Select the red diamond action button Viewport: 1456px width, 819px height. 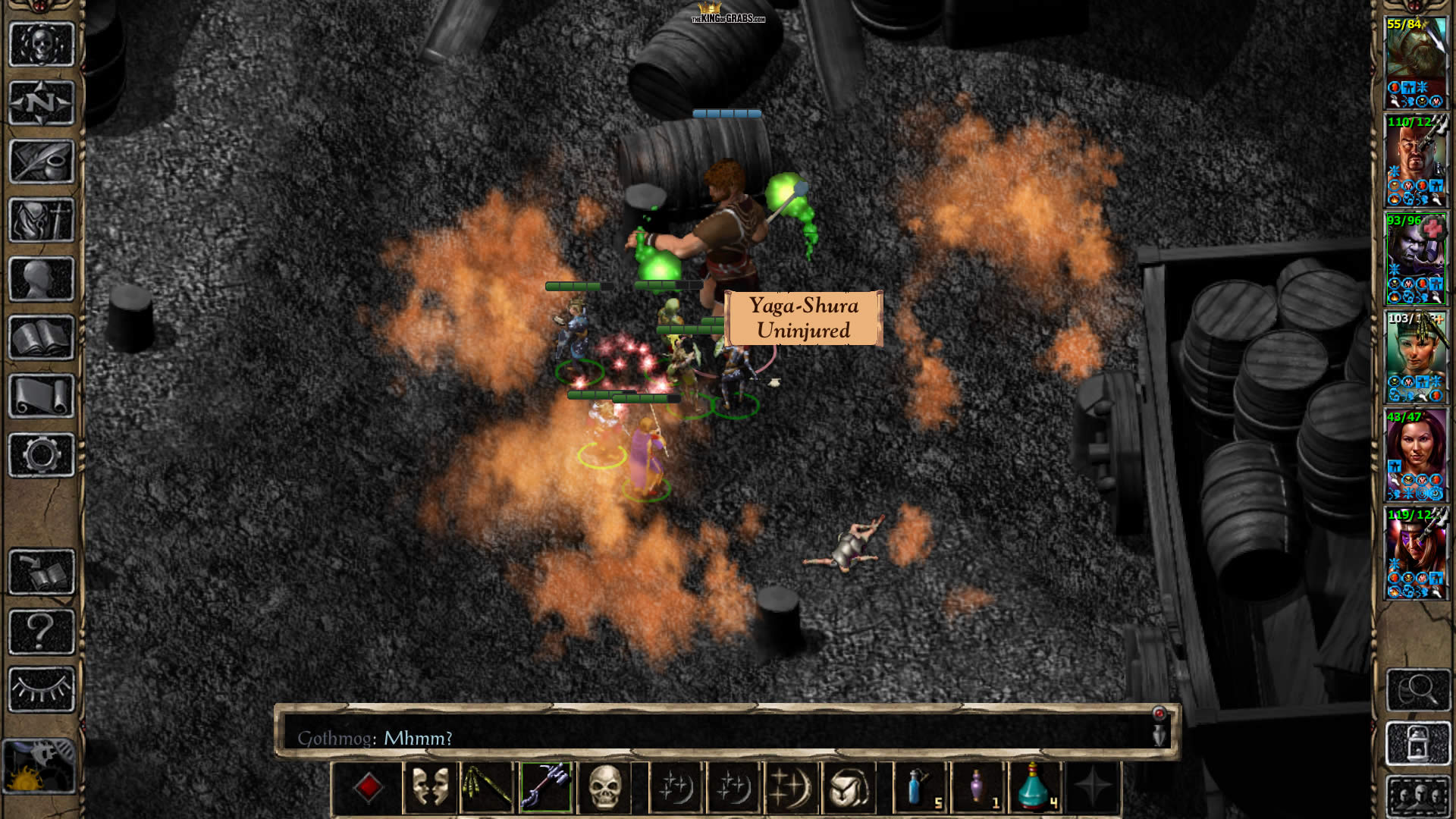click(369, 787)
